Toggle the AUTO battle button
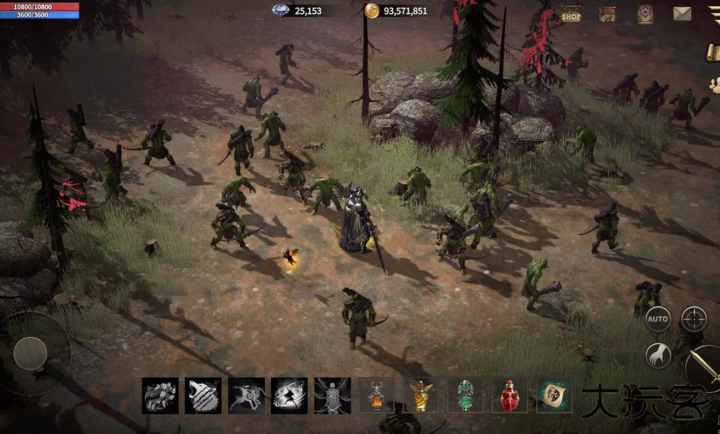The width and height of the screenshot is (720, 434). 657,319
